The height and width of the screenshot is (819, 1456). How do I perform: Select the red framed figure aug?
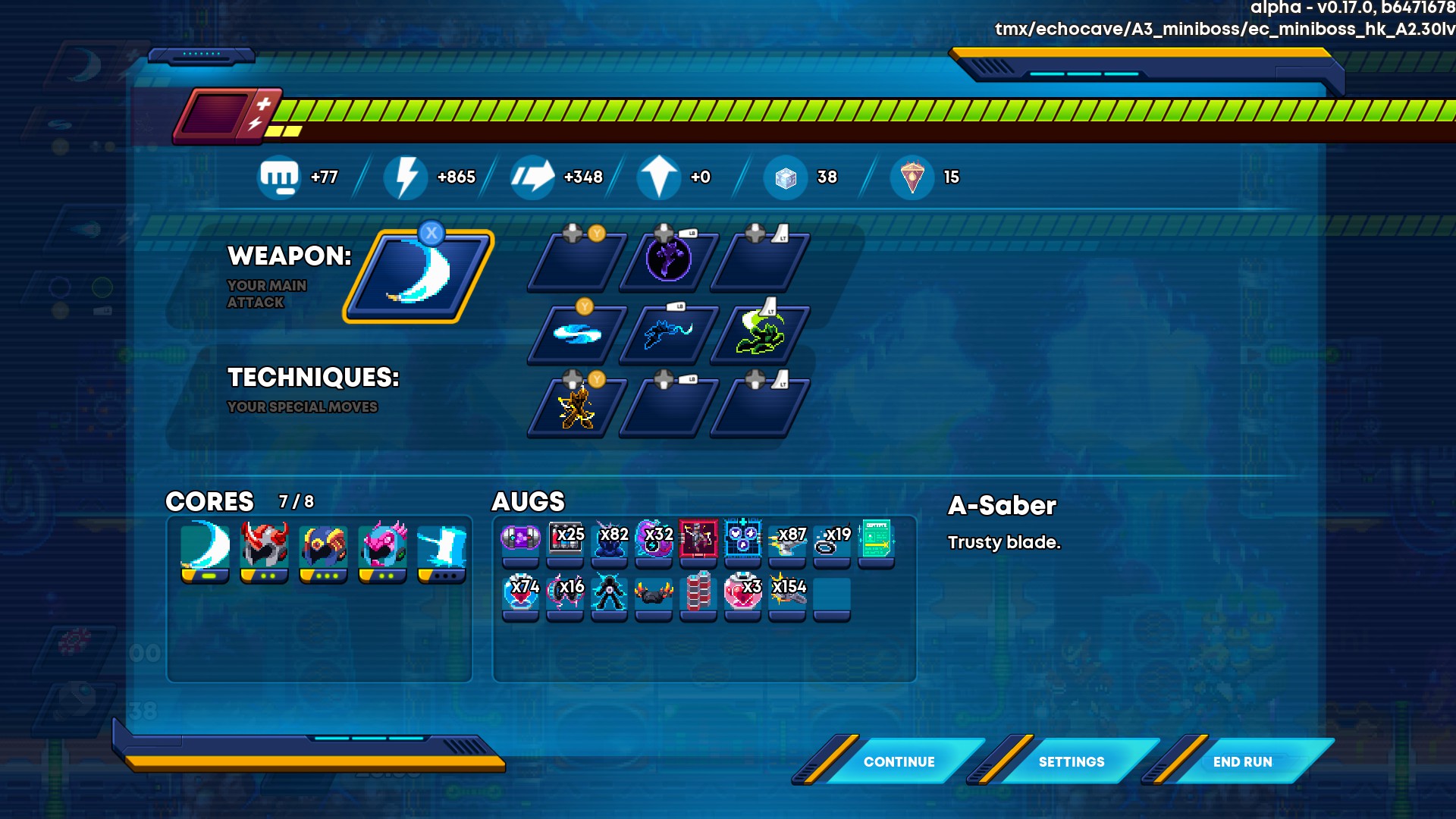pos(698,540)
